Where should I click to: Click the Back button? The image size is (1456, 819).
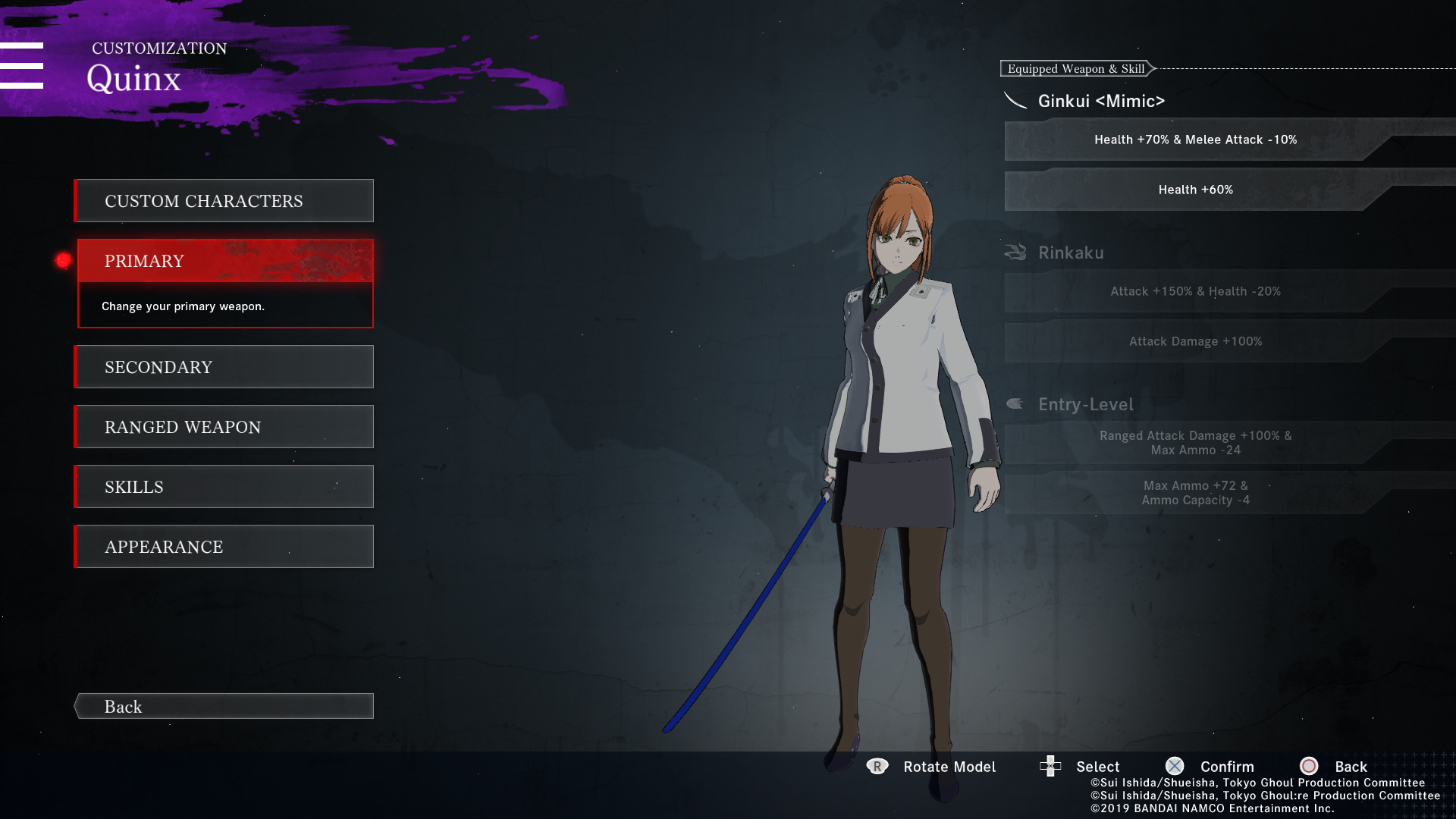(224, 706)
